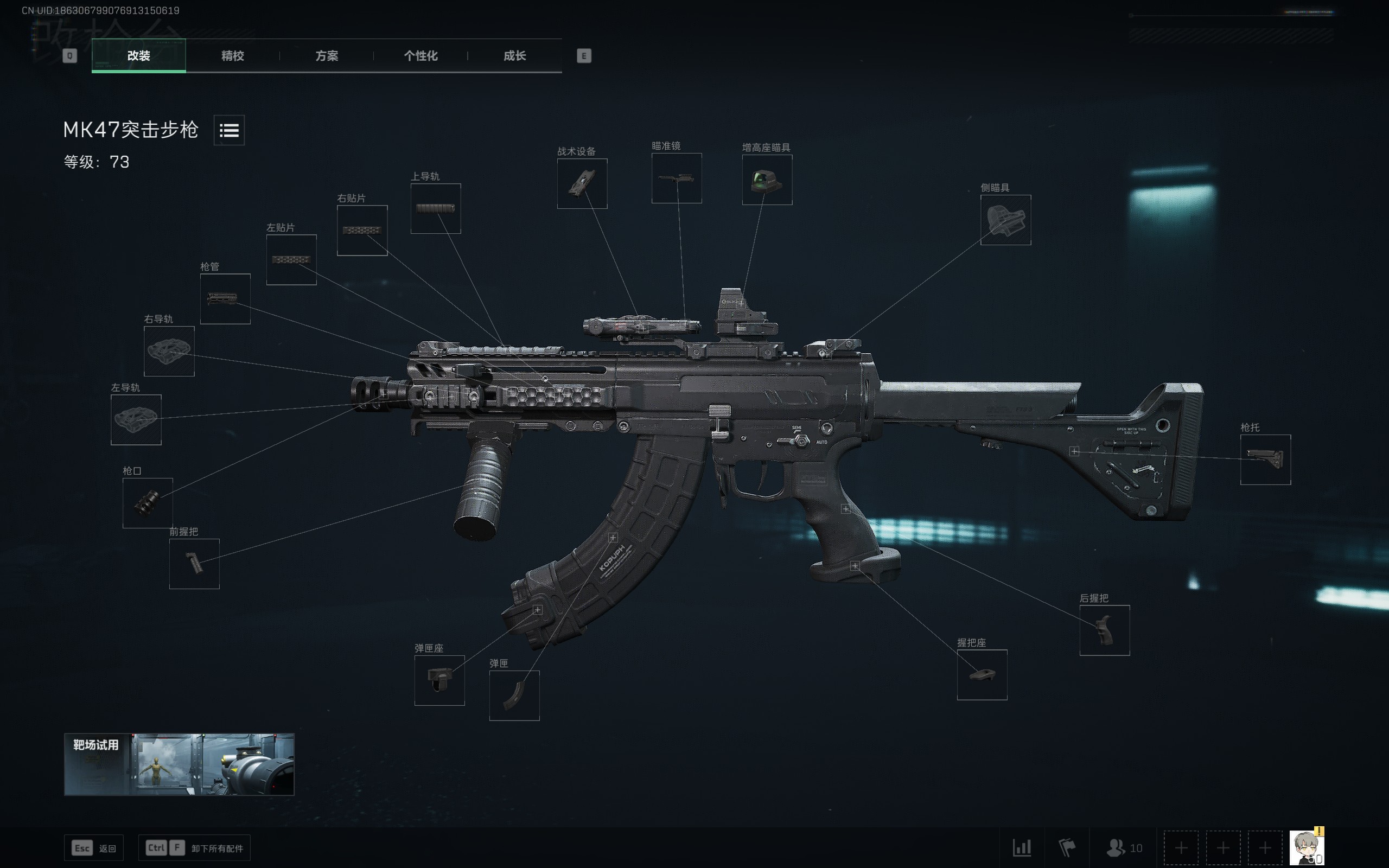
Task: Choose the 后握把 rear grip slot
Action: (1104, 630)
